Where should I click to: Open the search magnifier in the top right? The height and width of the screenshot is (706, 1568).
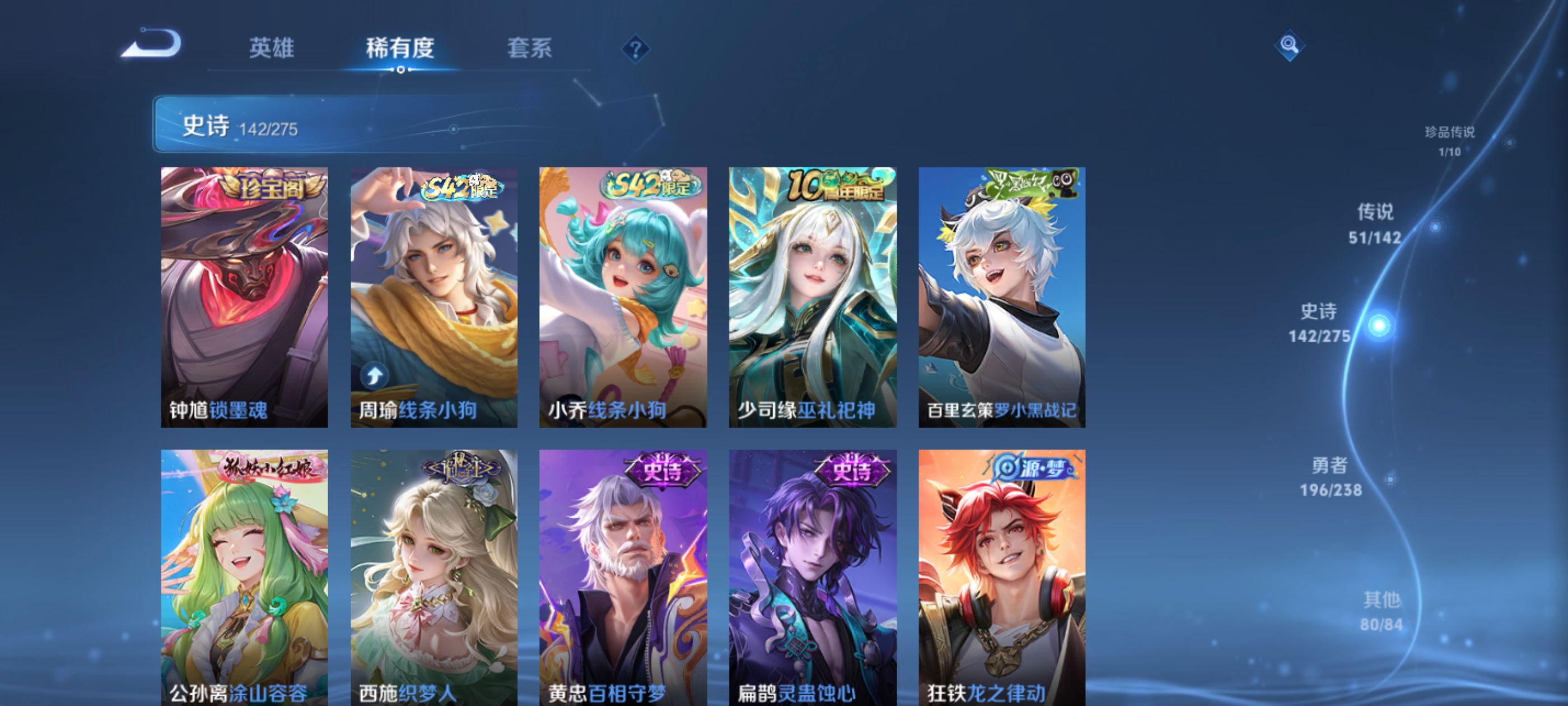[1290, 46]
